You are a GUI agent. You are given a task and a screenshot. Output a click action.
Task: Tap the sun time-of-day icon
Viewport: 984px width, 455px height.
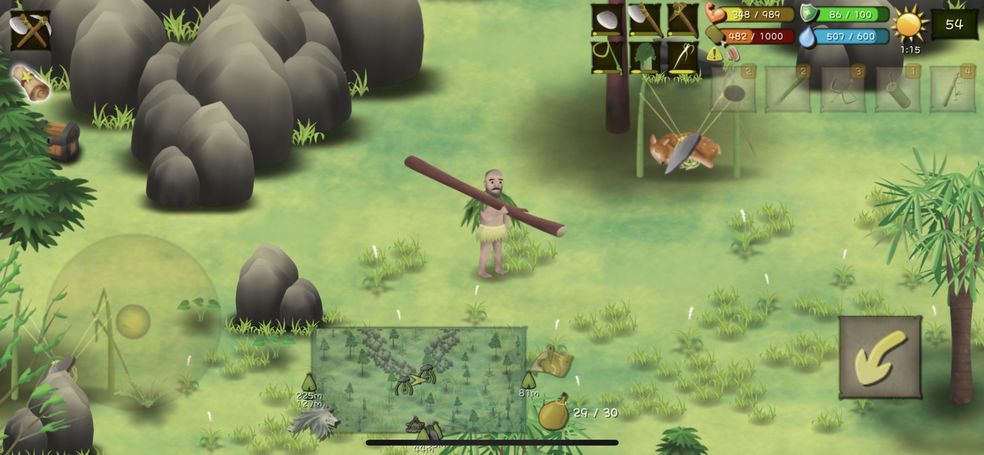(909, 24)
